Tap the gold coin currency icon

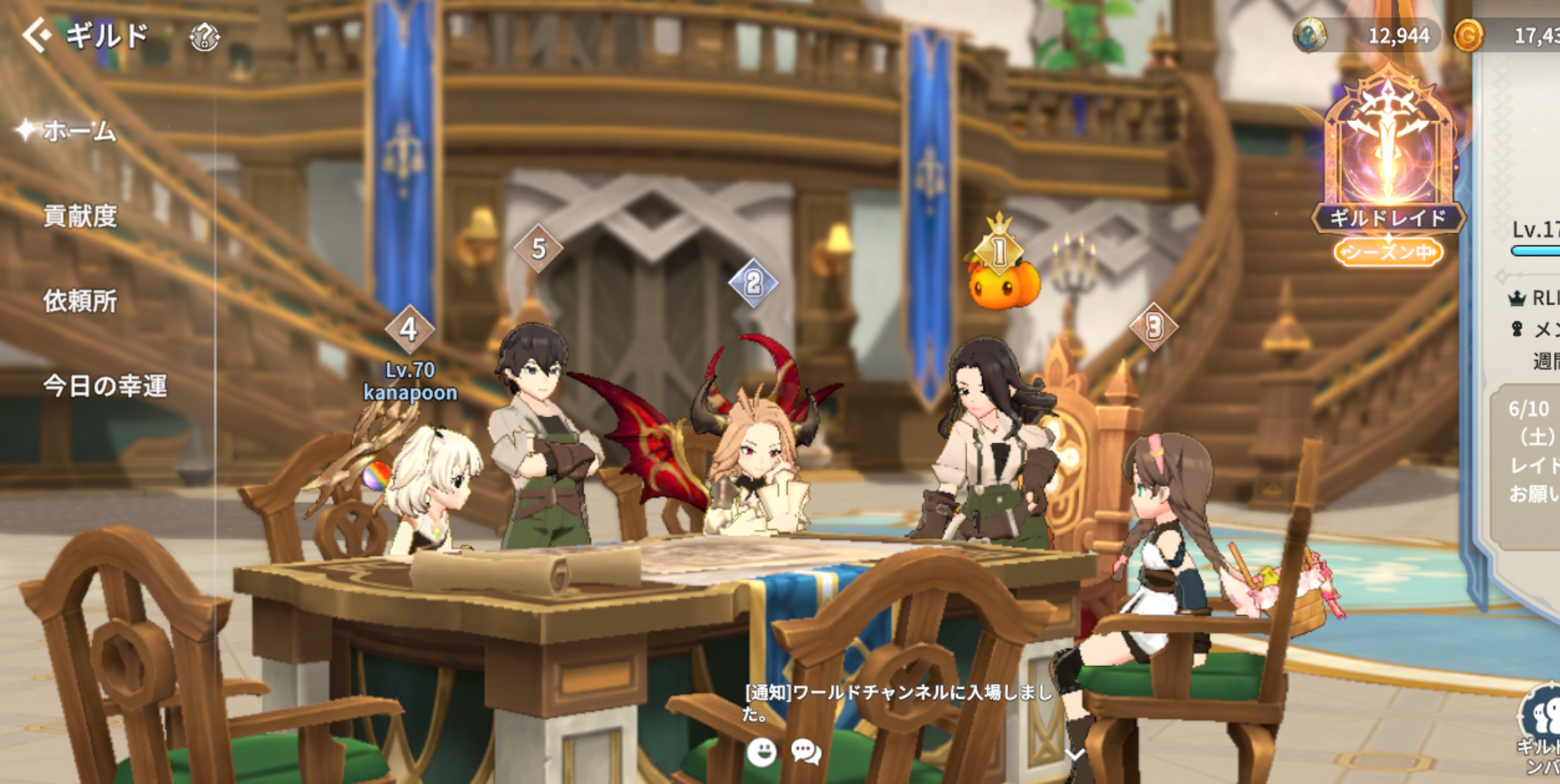[x=1468, y=36]
